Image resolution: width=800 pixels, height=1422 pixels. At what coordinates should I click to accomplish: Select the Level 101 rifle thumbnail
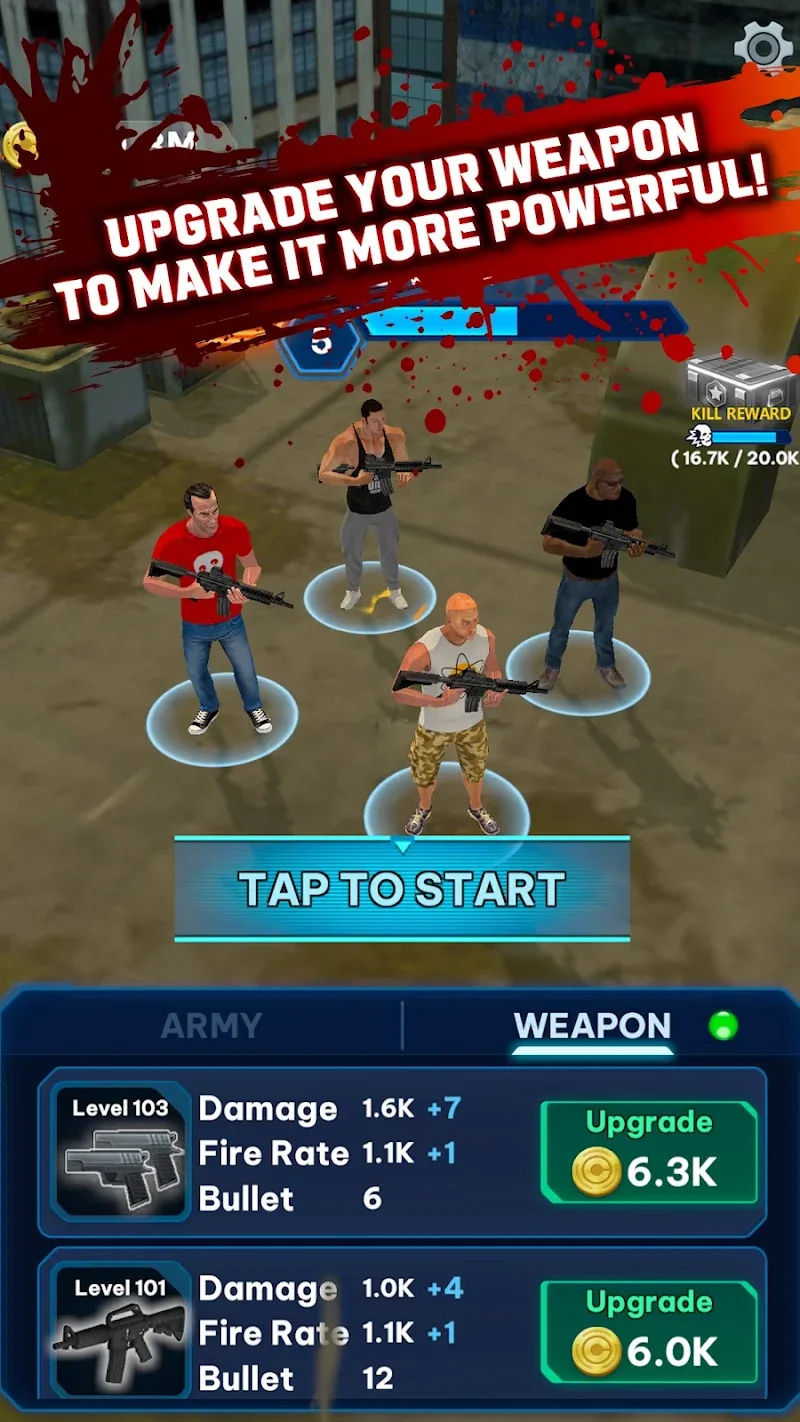(121, 1330)
